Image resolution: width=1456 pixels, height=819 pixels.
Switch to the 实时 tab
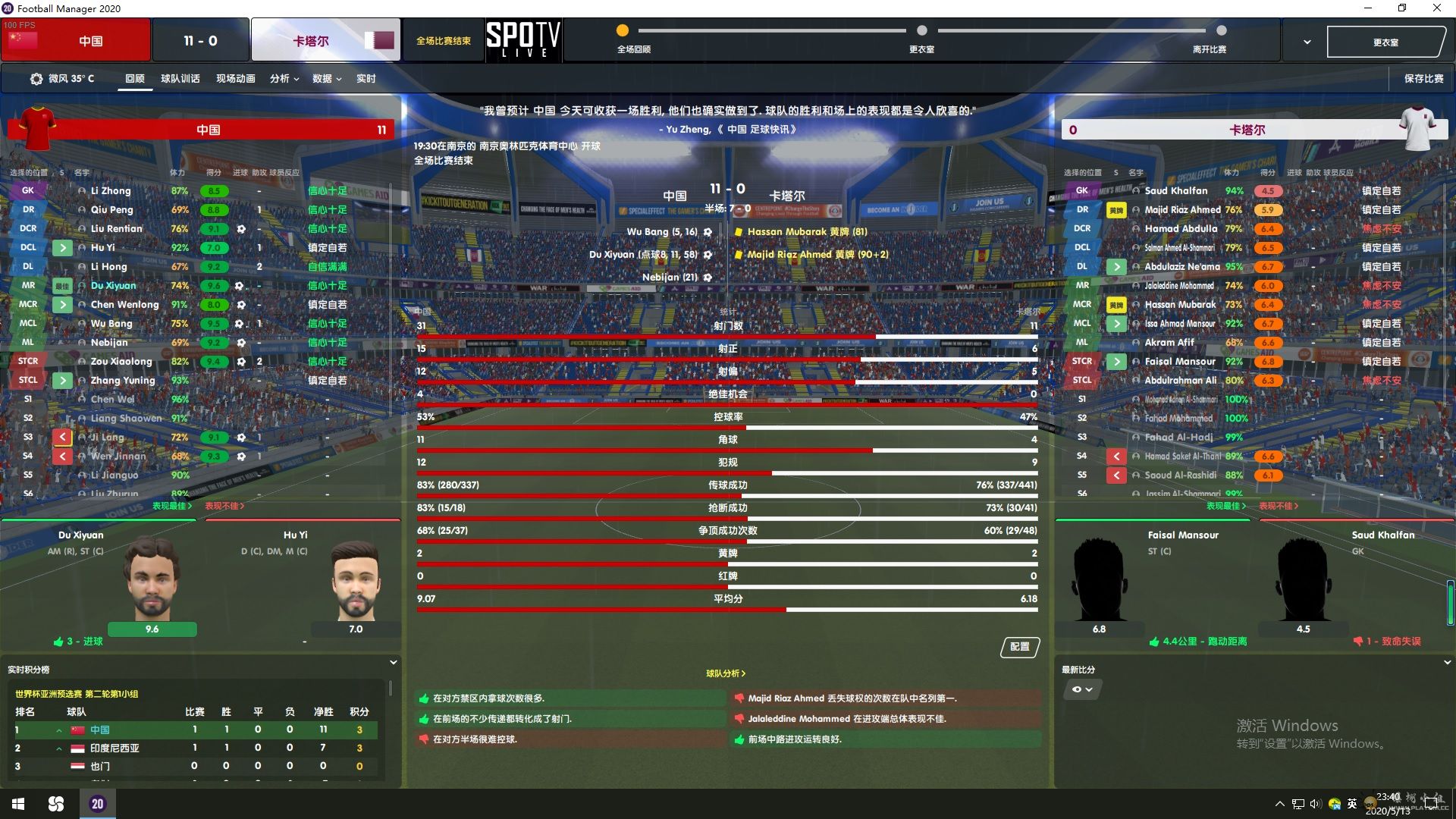coord(366,79)
